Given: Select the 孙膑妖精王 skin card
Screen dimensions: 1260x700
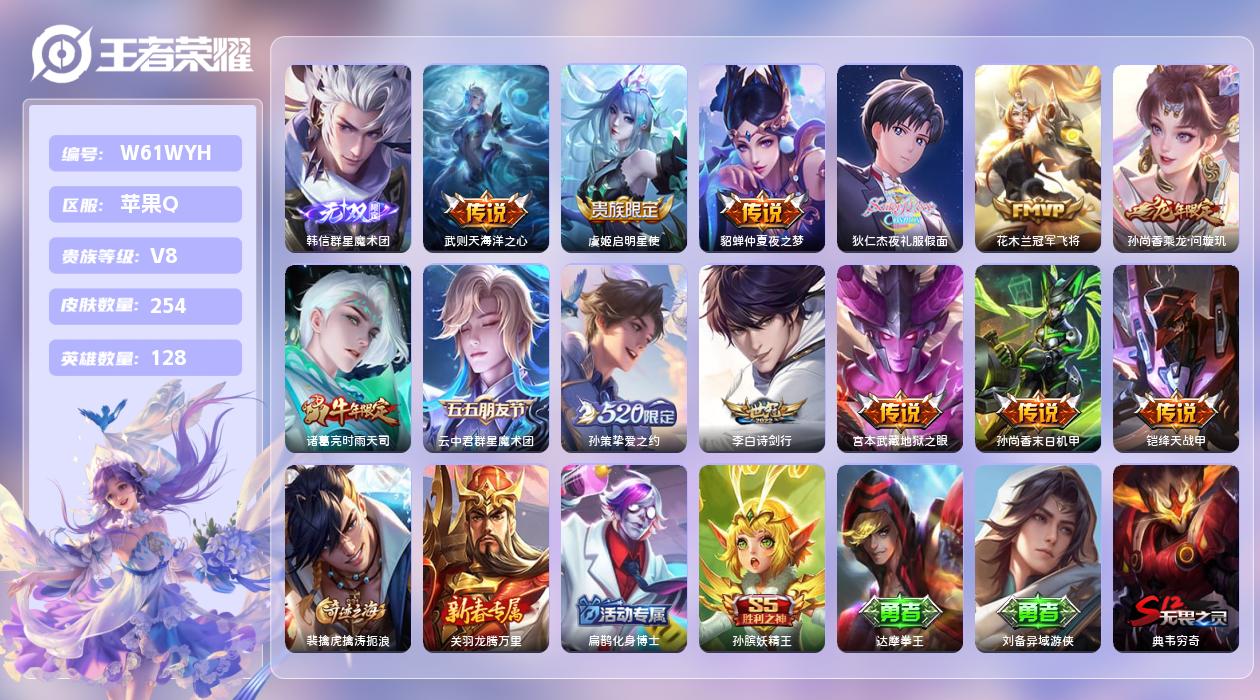Looking at the screenshot, I should (761, 558).
